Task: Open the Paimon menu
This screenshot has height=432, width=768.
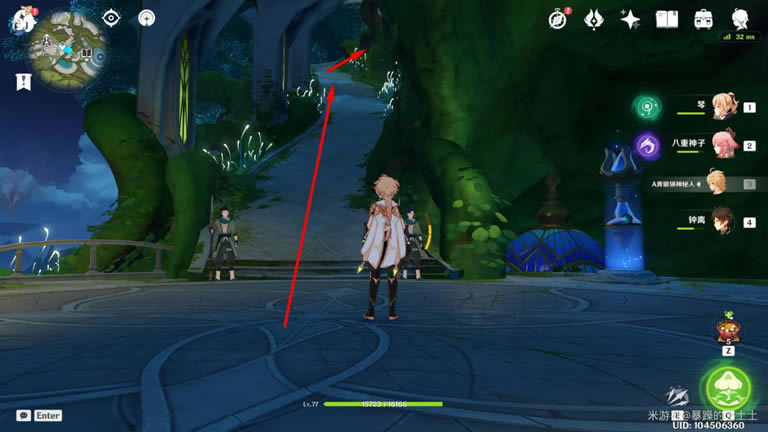Action: [19, 19]
